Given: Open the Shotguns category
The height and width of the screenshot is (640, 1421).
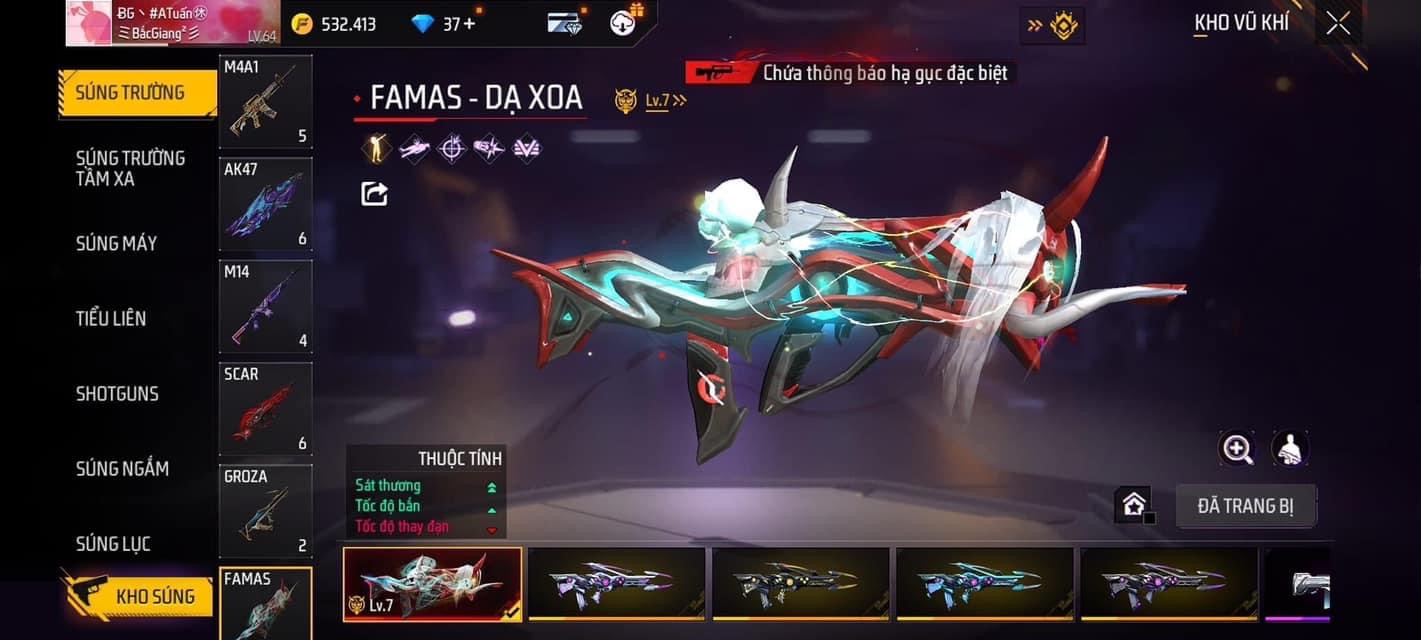Looking at the screenshot, I should [117, 393].
